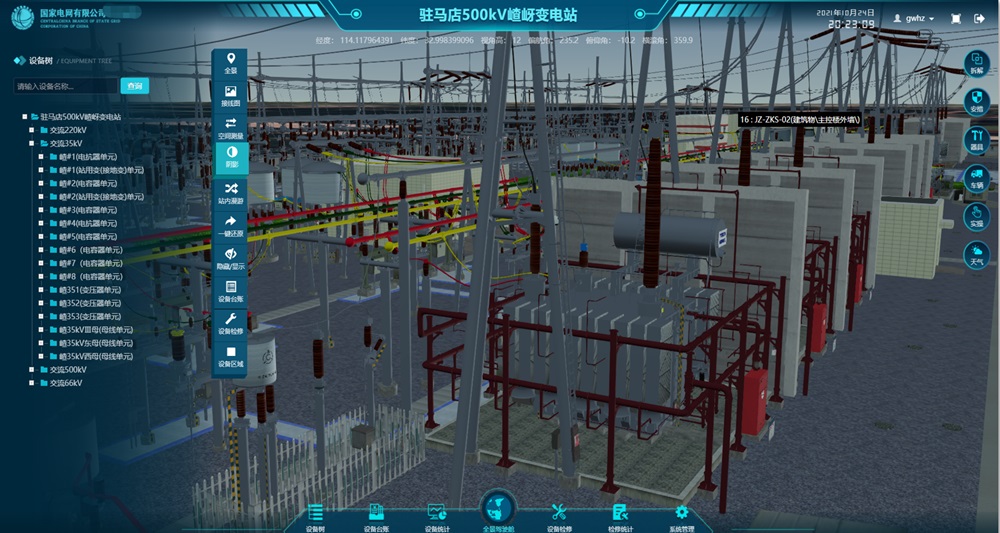The image size is (1000, 533).
Task: Open the 设备检修 wrench tool in side toolbar
Action: coord(231,323)
